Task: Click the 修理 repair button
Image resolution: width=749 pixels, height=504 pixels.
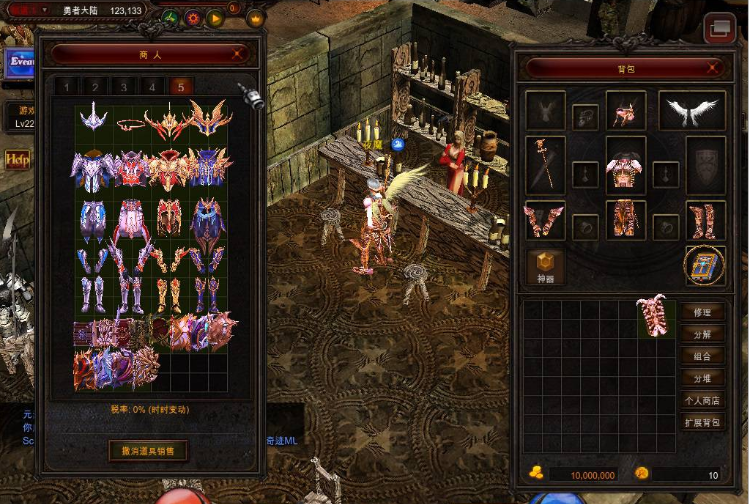Action: (702, 312)
